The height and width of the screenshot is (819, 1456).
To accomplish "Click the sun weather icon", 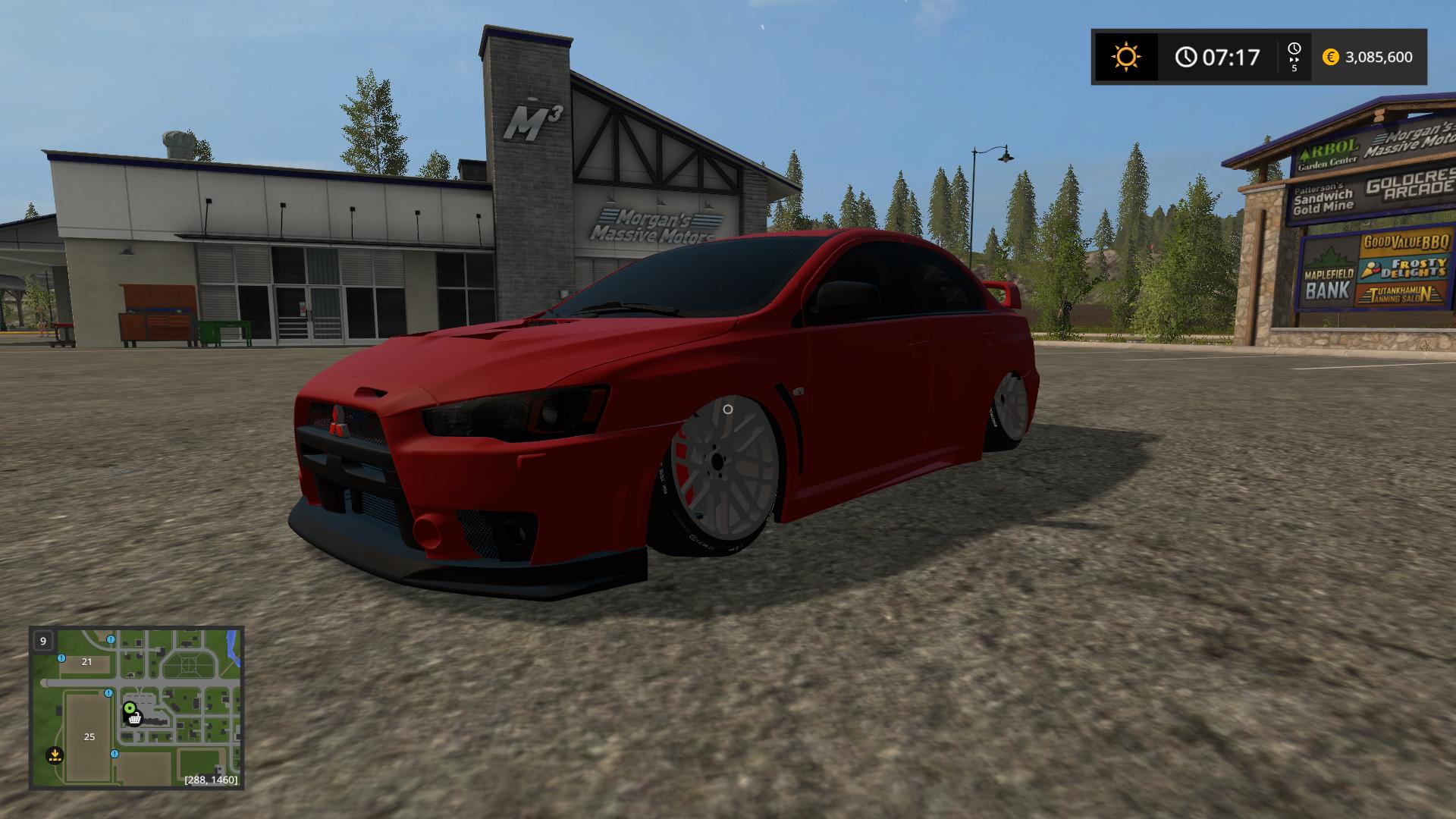I will click(1125, 57).
